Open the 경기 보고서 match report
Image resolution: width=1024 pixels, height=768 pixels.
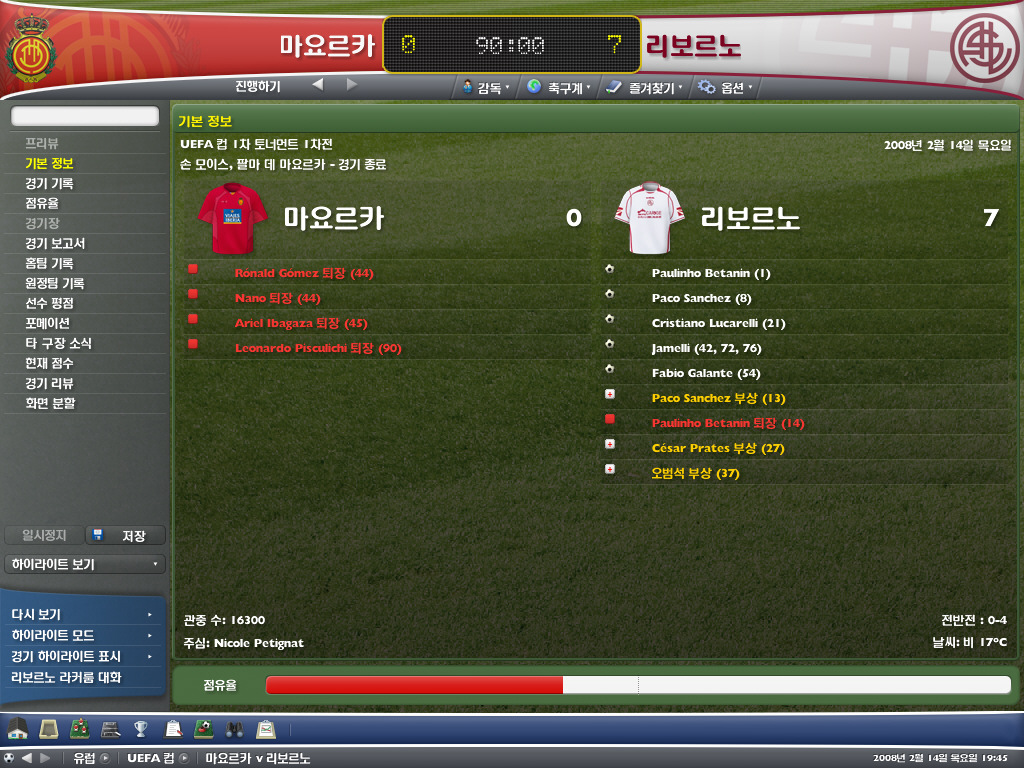coord(55,243)
